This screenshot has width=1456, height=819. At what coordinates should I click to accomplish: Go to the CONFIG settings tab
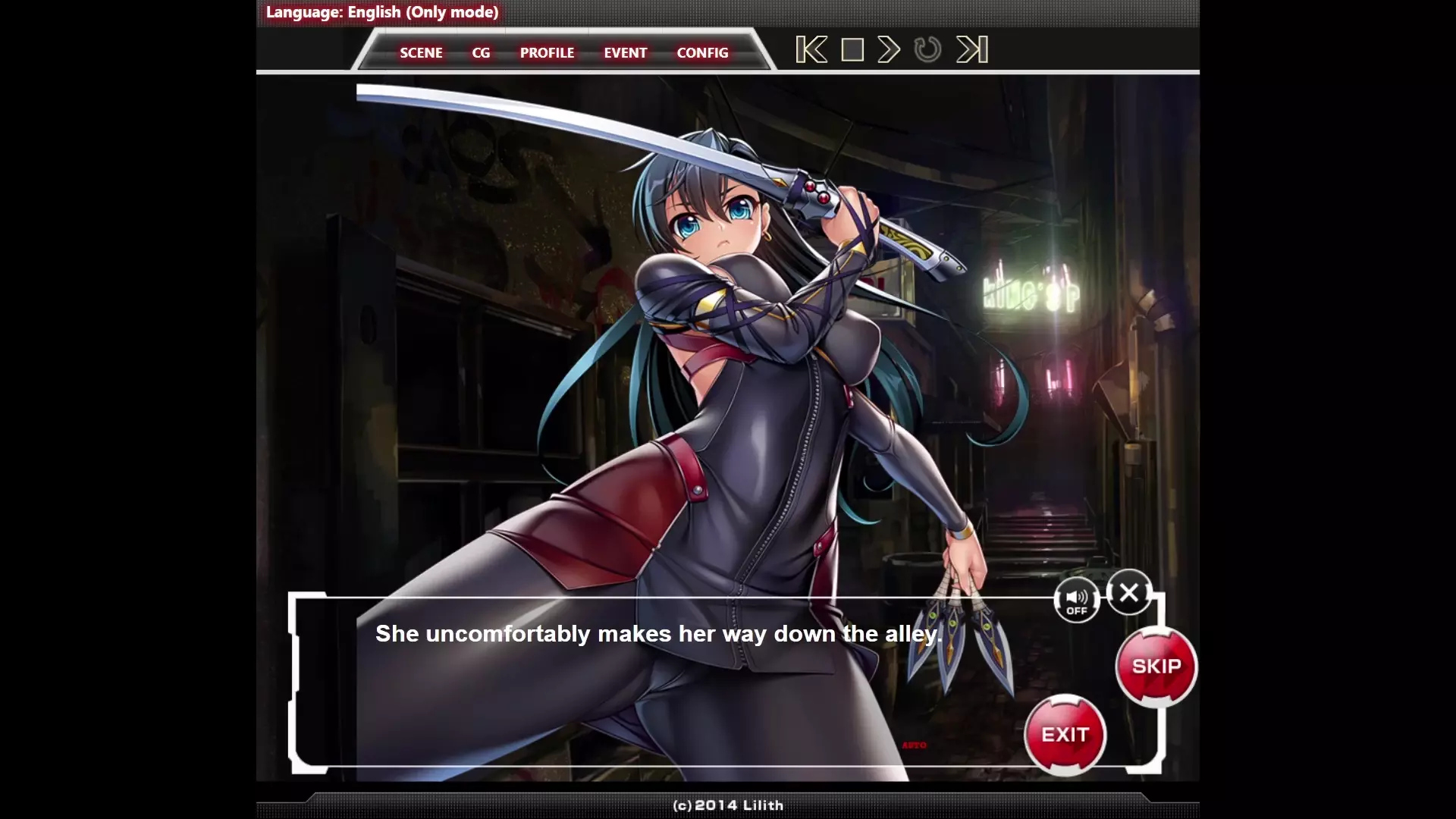point(702,53)
